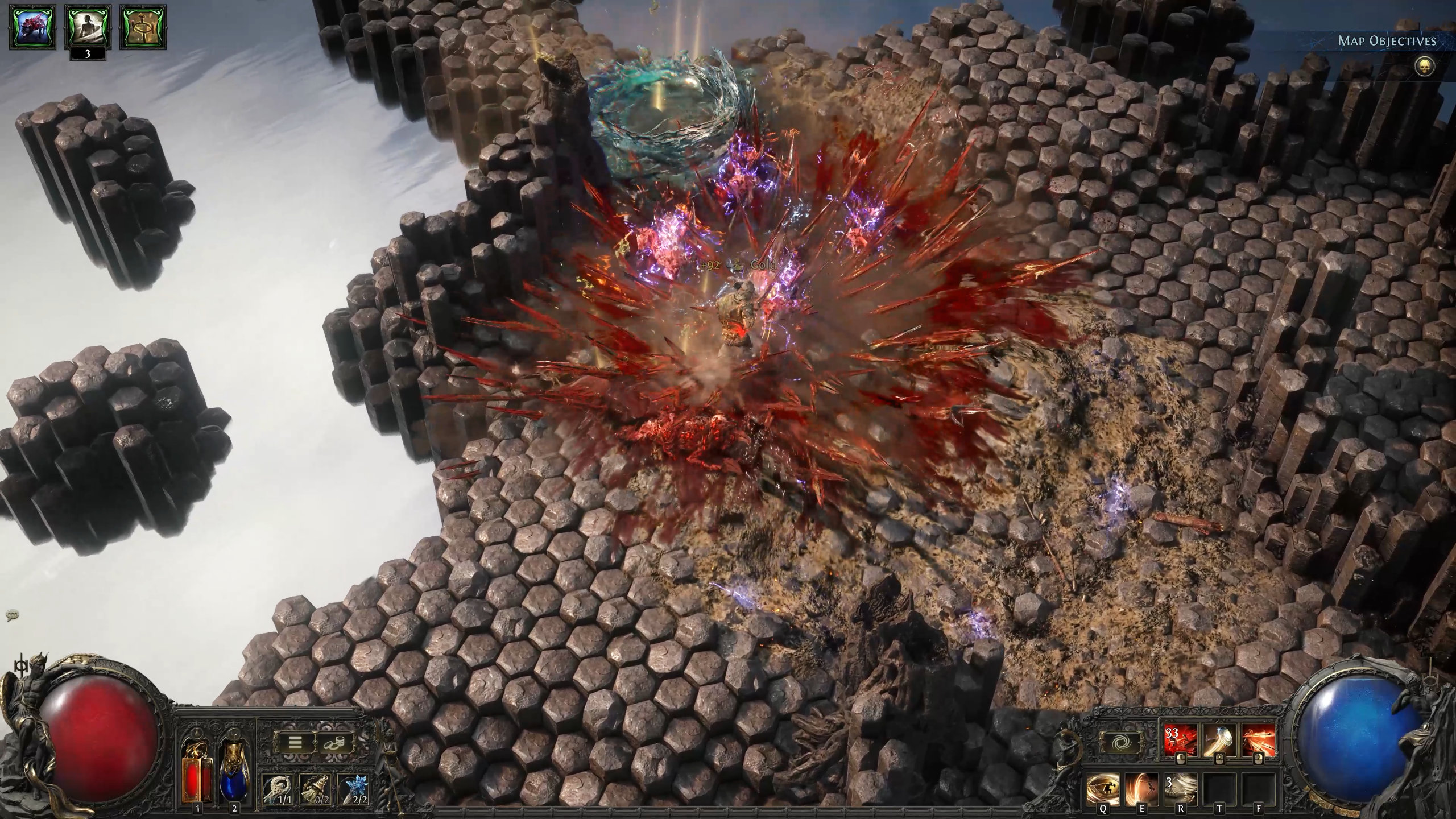The width and height of the screenshot is (1456, 819).
Task: Select the leaping spear skill bound to Q
Action: click(x=1103, y=788)
